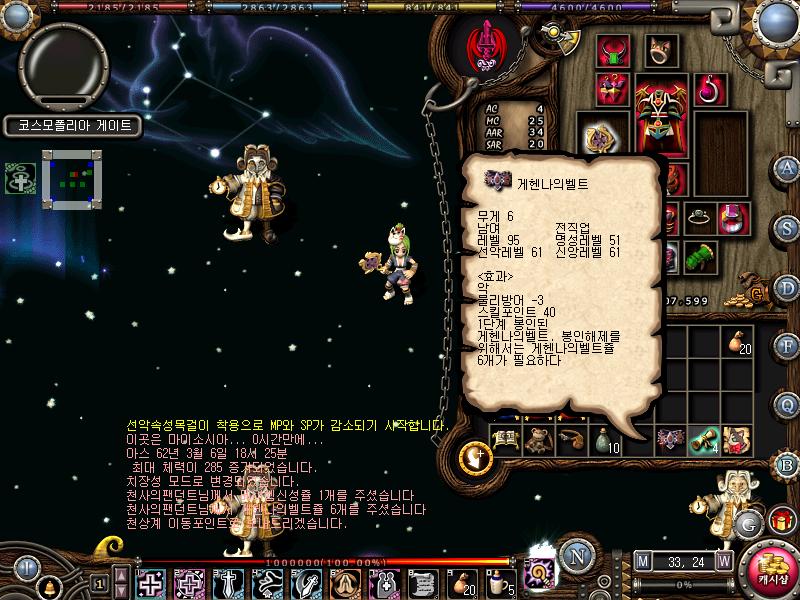Click the round S side button
Viewport: 800px width, 600px height.
(787, 228)
